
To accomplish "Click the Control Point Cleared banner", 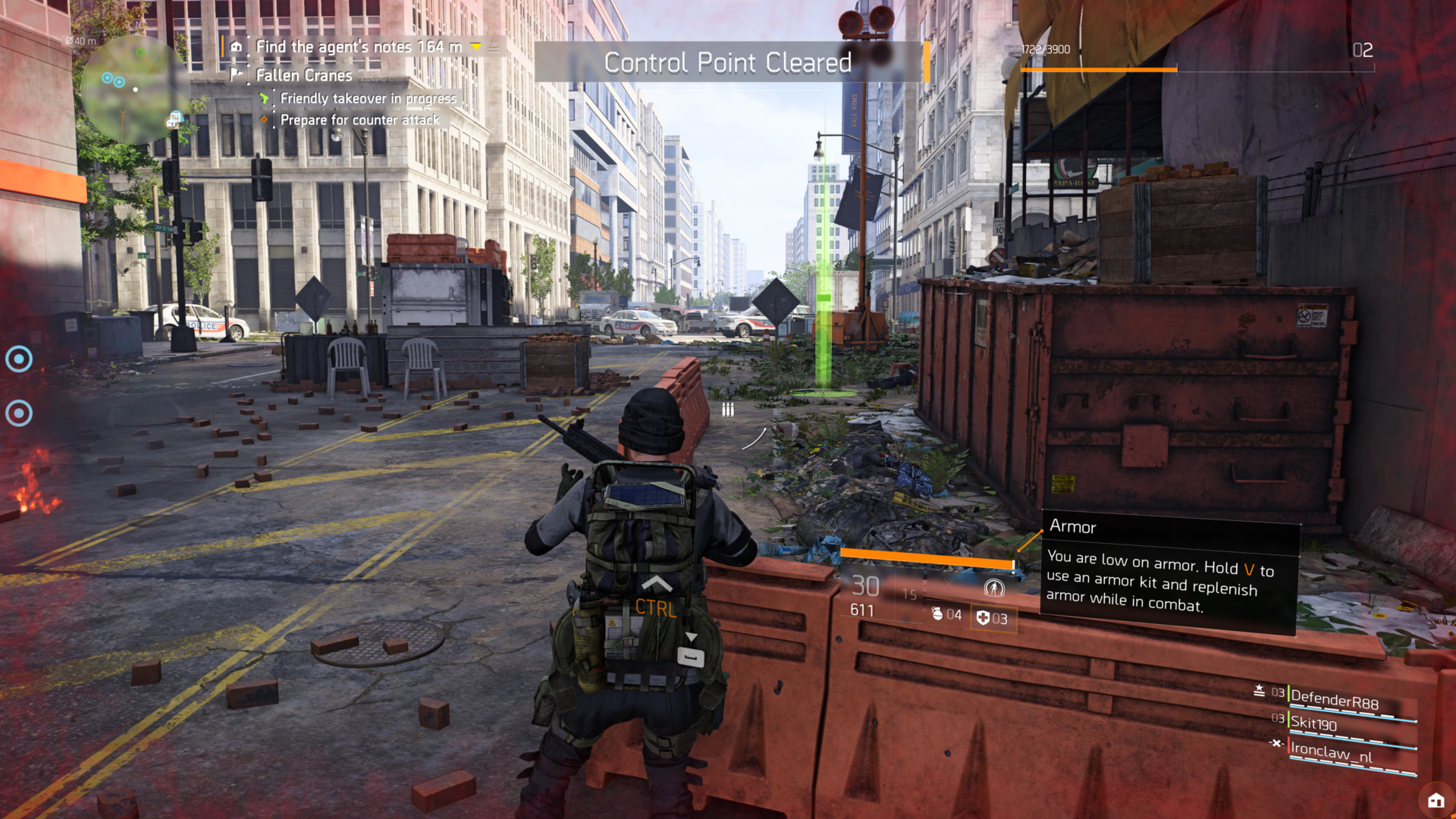I will tap(728, 62).
